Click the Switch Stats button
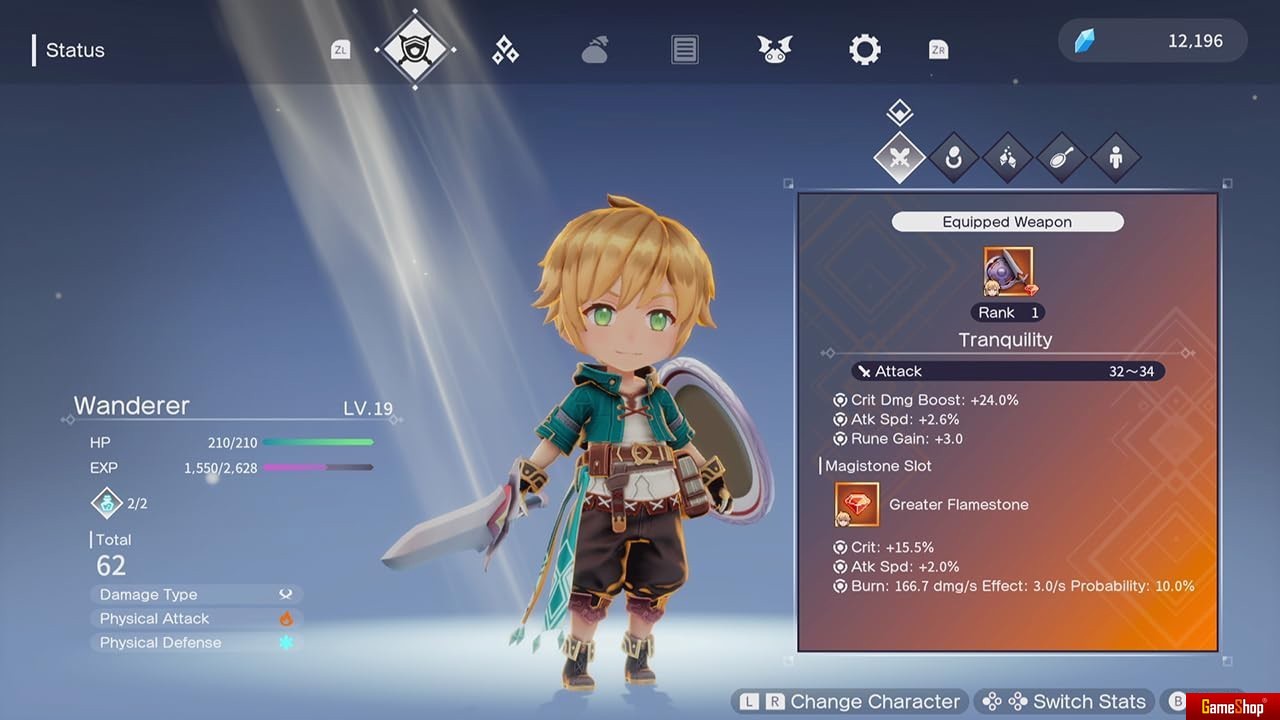The width and height of the screenshot is (1280, 720). point(1065,701)
